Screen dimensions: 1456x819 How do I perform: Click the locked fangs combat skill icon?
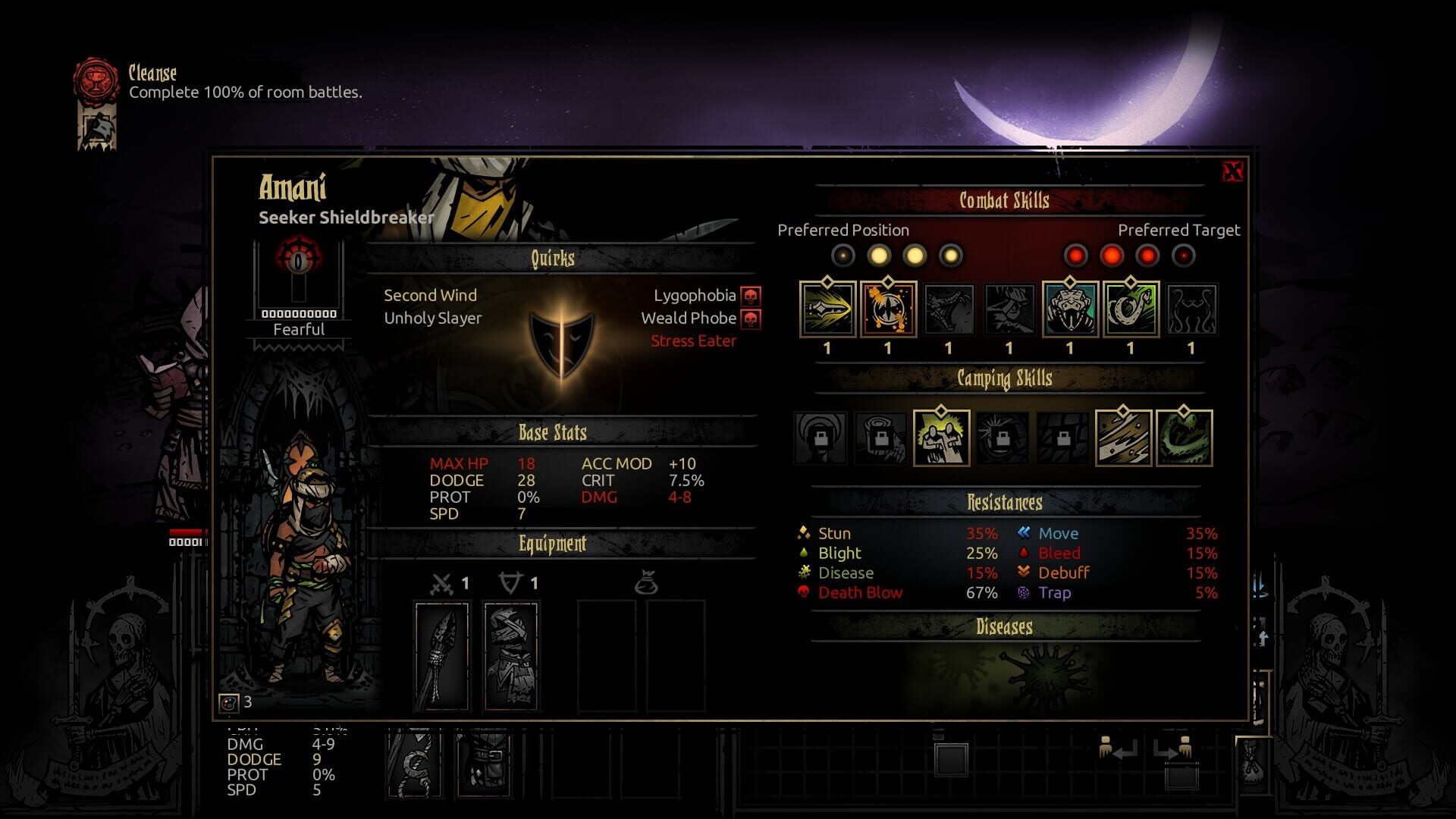click(x=949, y=309)
